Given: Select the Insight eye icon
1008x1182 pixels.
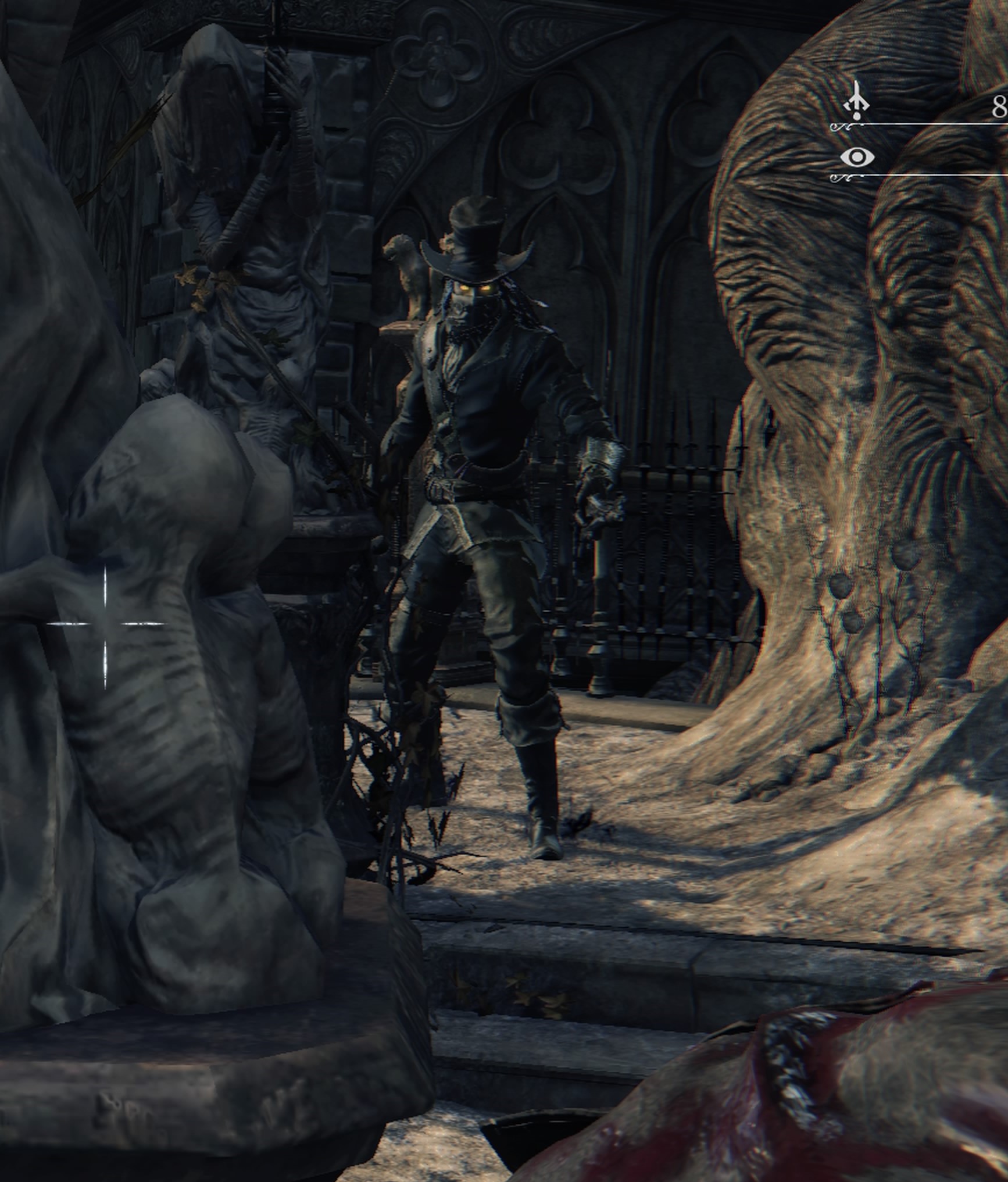Looking at the screenshot, I should tap(857, 157).
